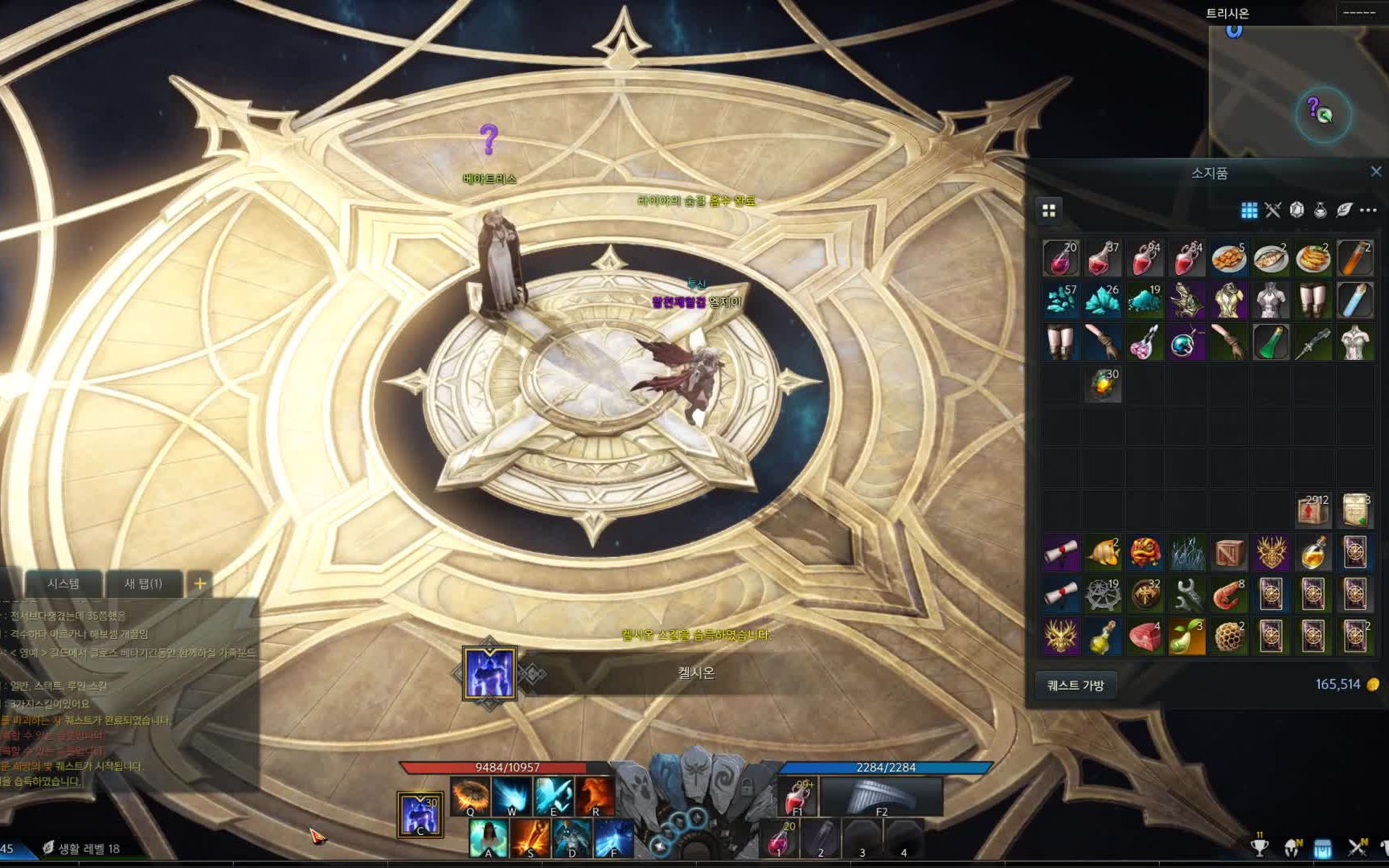Screen dimensions: 1389x868
Task: Switch to the 시스템 chat tab
Action: (x=63, y=583)
